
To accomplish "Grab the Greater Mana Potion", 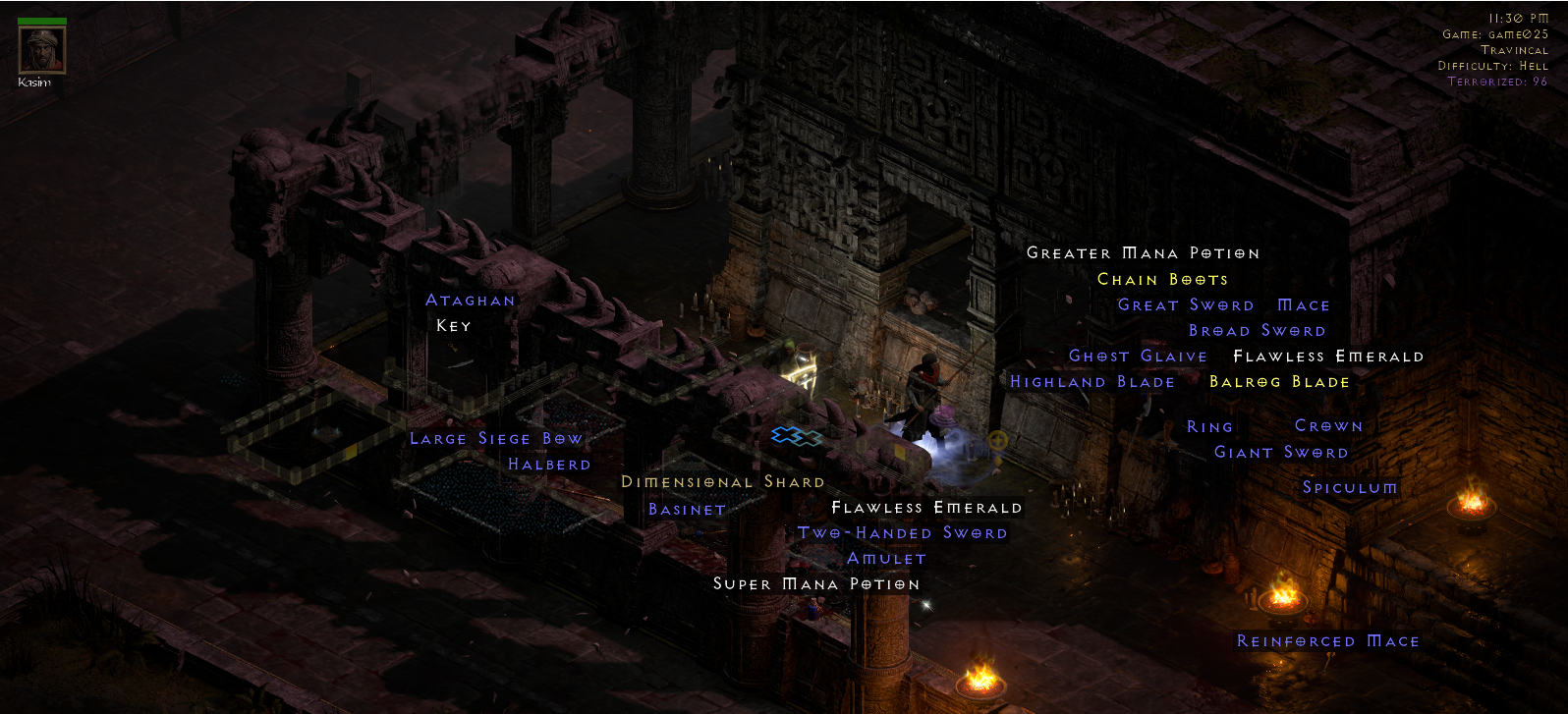I will click(x=1142, y=252).
